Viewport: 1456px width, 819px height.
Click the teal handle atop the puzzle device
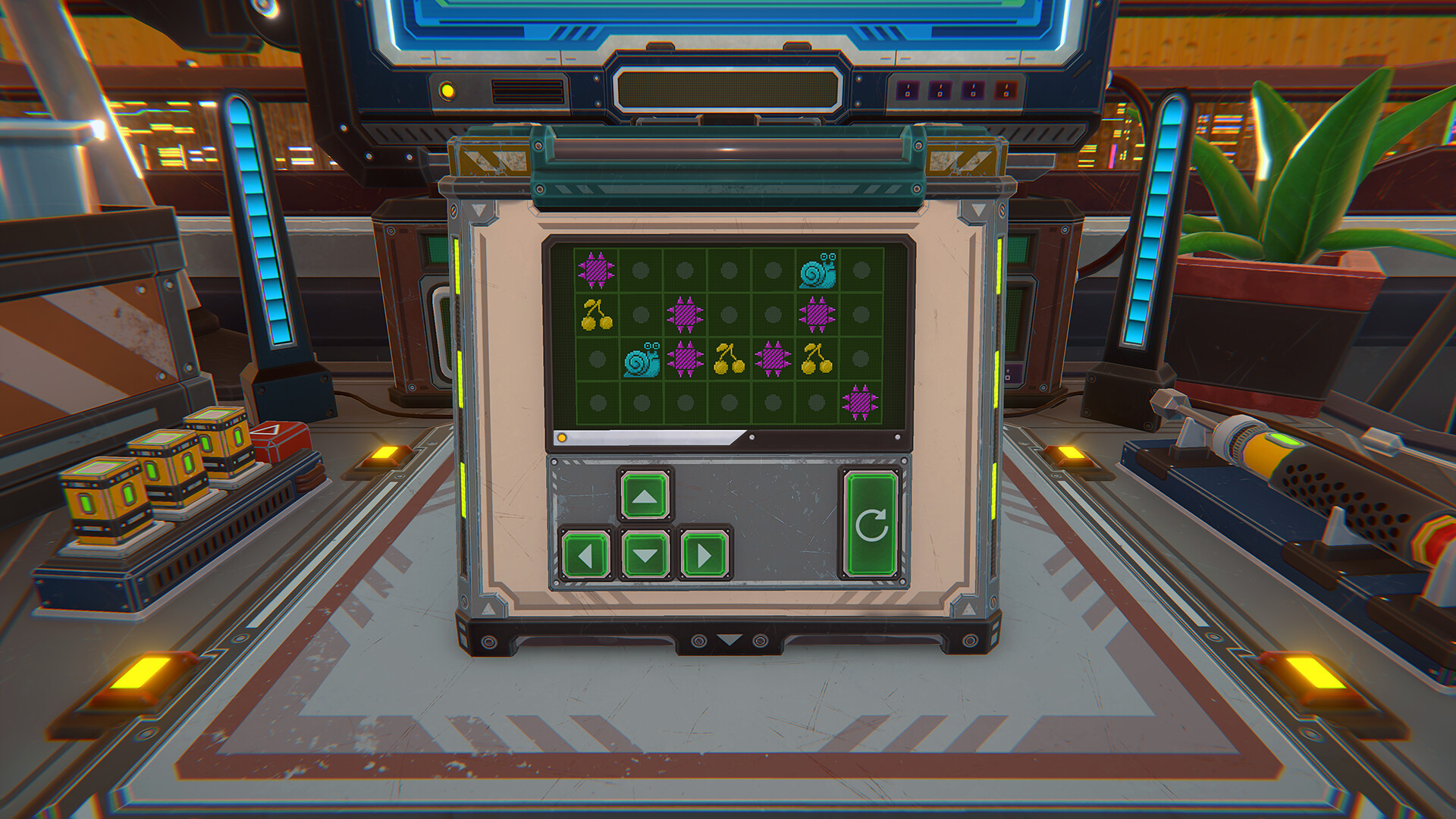pos(728,152)
